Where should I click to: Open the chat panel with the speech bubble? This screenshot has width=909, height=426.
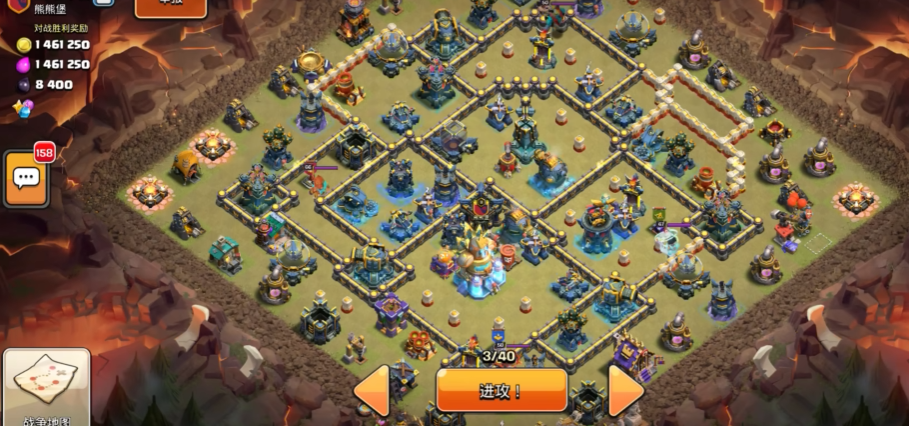(x=26, y=179)
